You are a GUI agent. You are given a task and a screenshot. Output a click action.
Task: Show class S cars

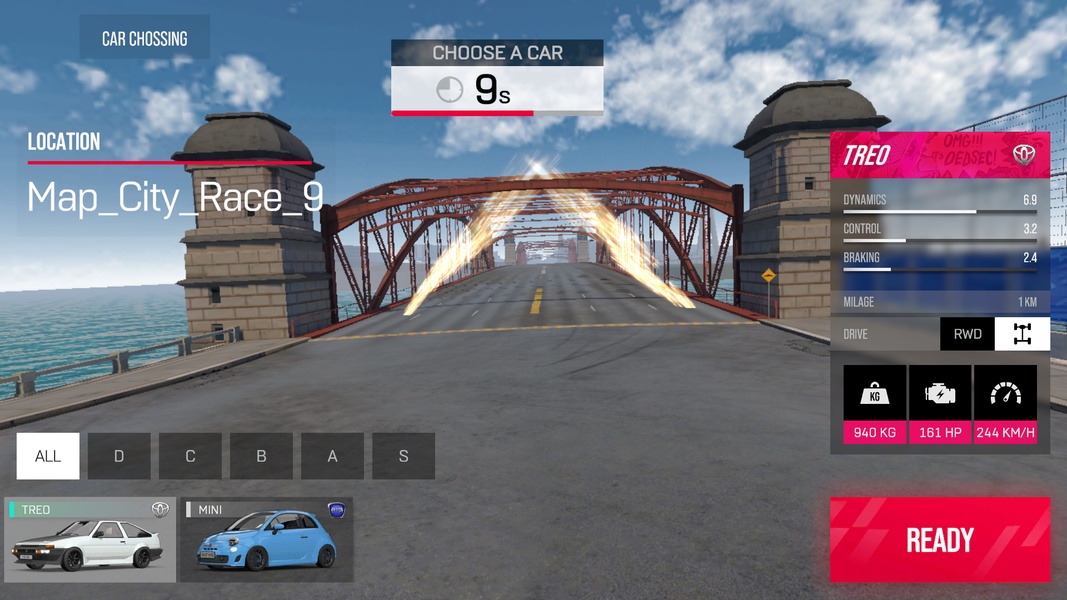pyautogui.click(x=403, y=456)
